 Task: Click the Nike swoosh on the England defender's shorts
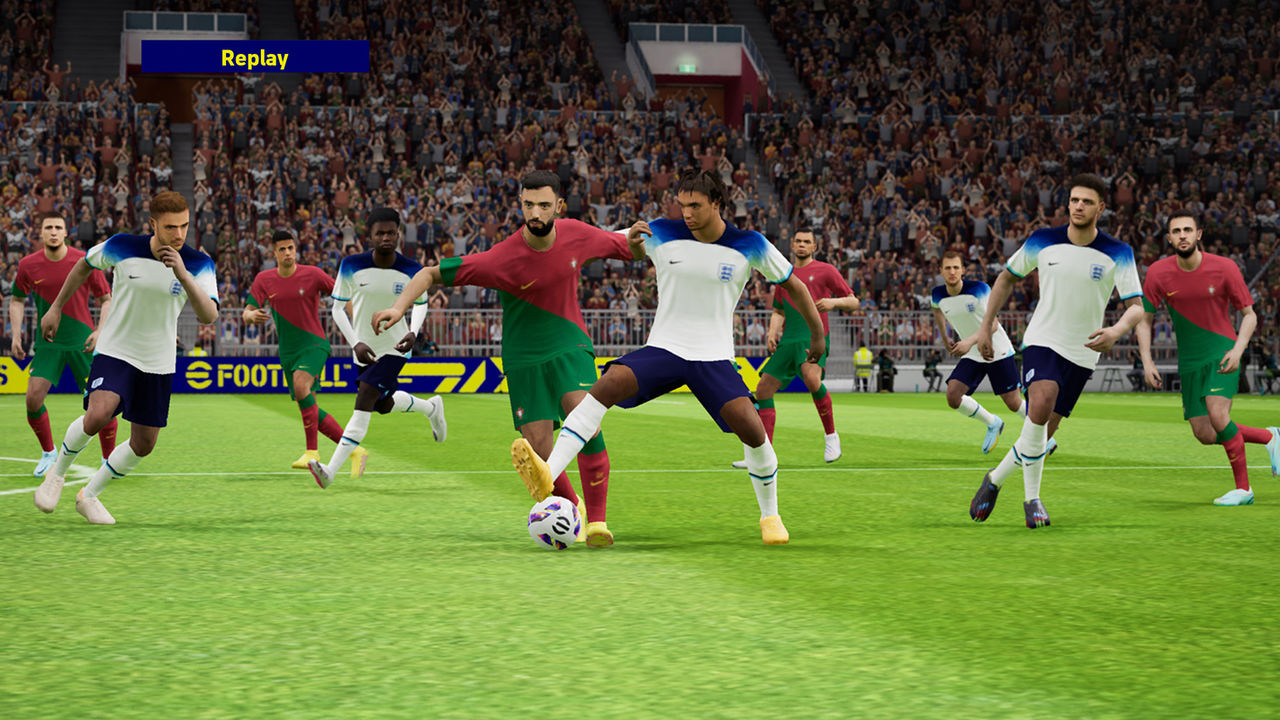1008,387
